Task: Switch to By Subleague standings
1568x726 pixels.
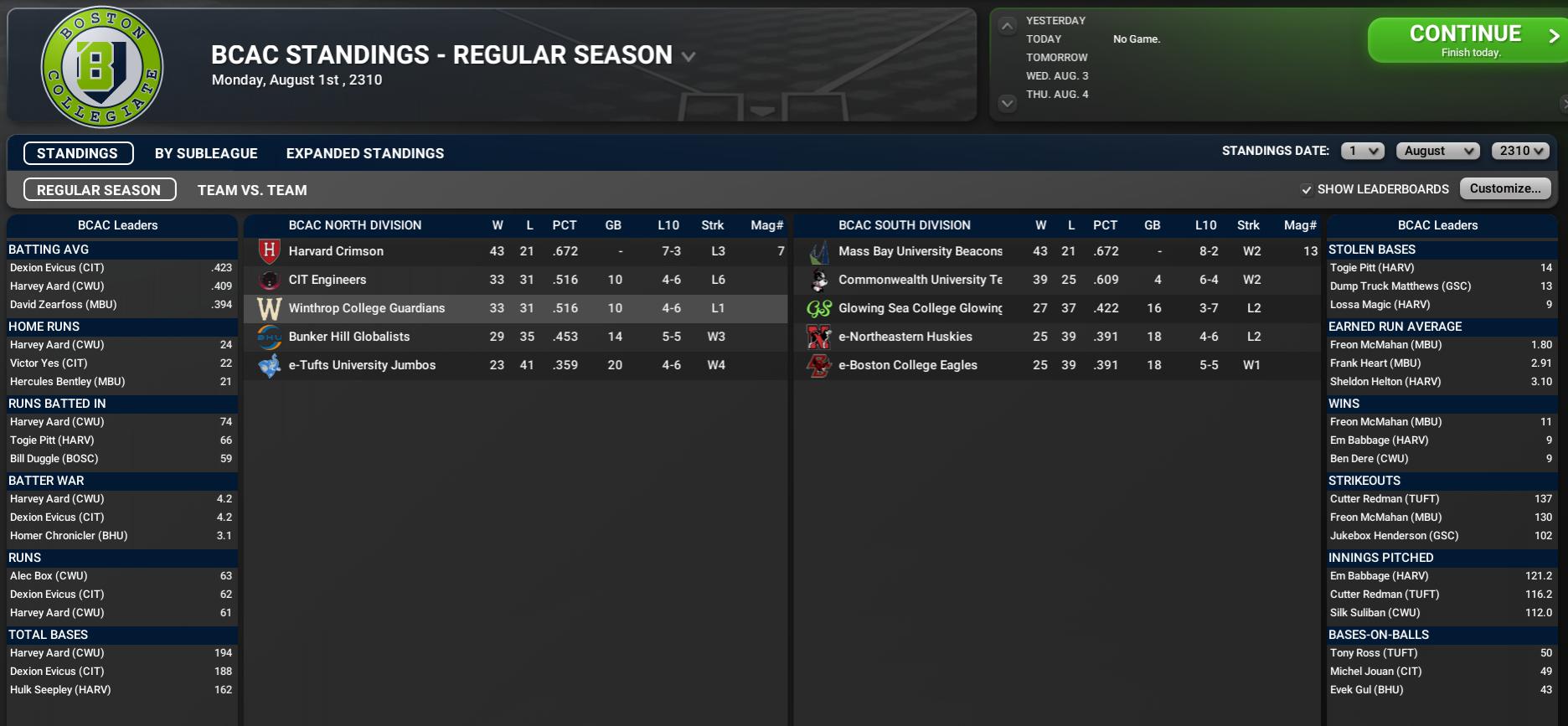Action: (206, 153)
